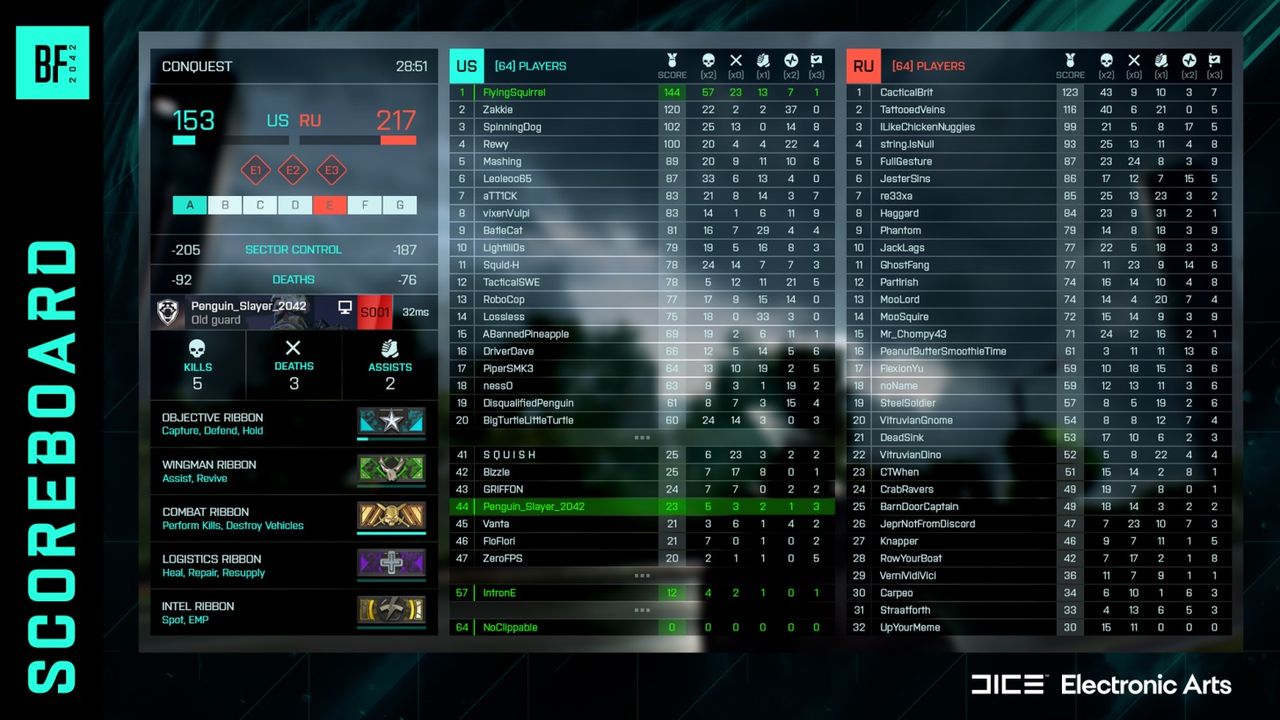Click the RU score progress bar under 217
Viewport: 1280px width, 720px height.
[x=399, y=140]
